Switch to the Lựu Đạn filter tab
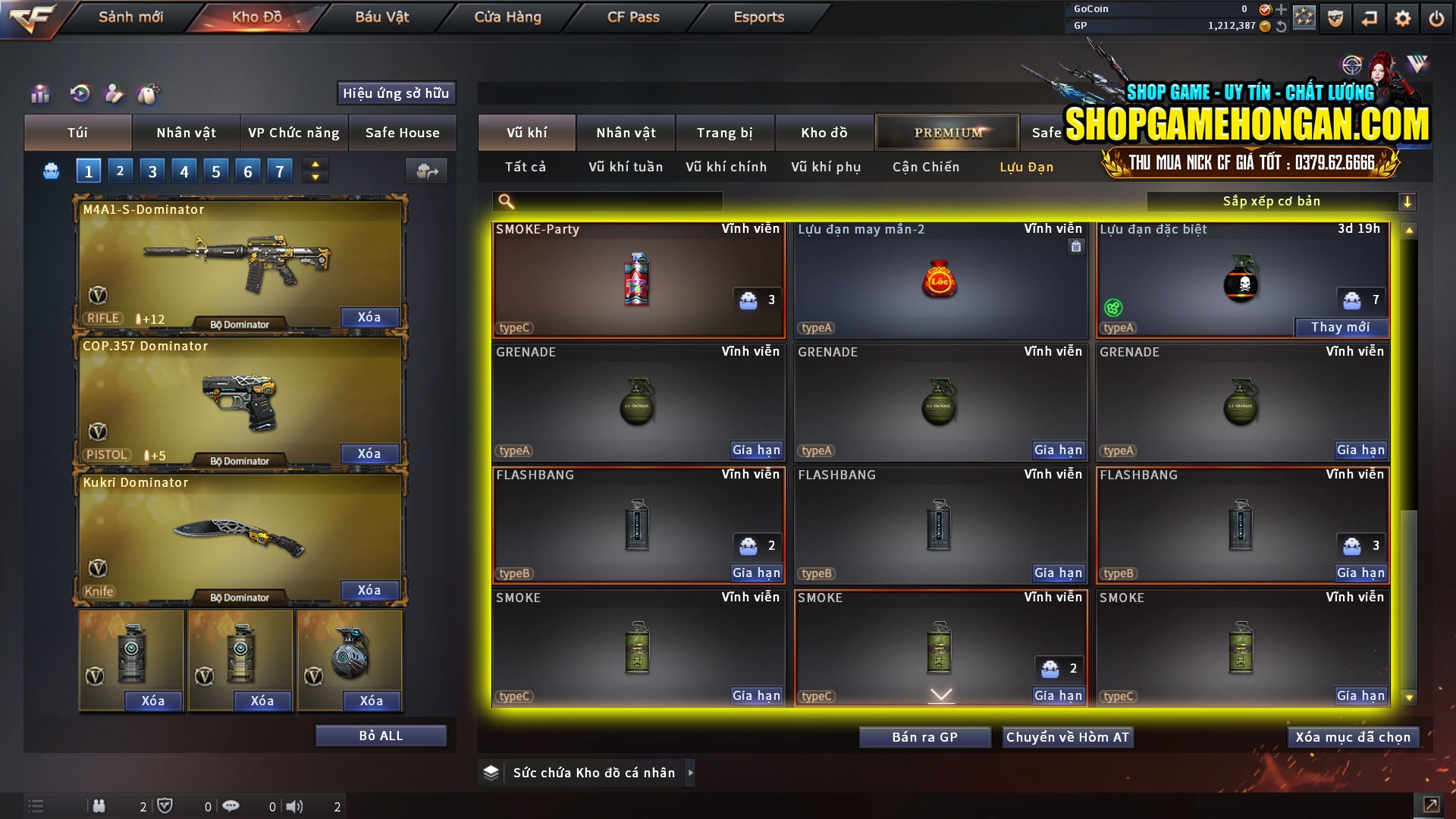This screenshot has width=1456, height=819. coord(1028,167)
